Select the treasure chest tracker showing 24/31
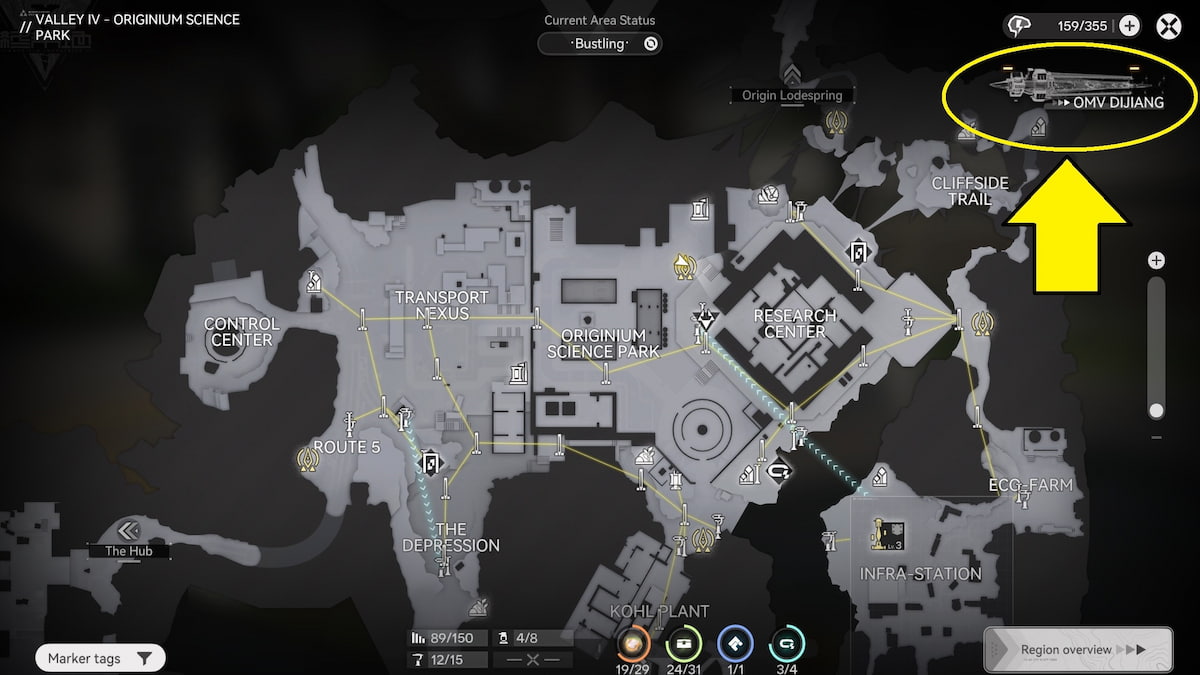The height and width of the screenshot is (675, 1200). tap(684, 643)
